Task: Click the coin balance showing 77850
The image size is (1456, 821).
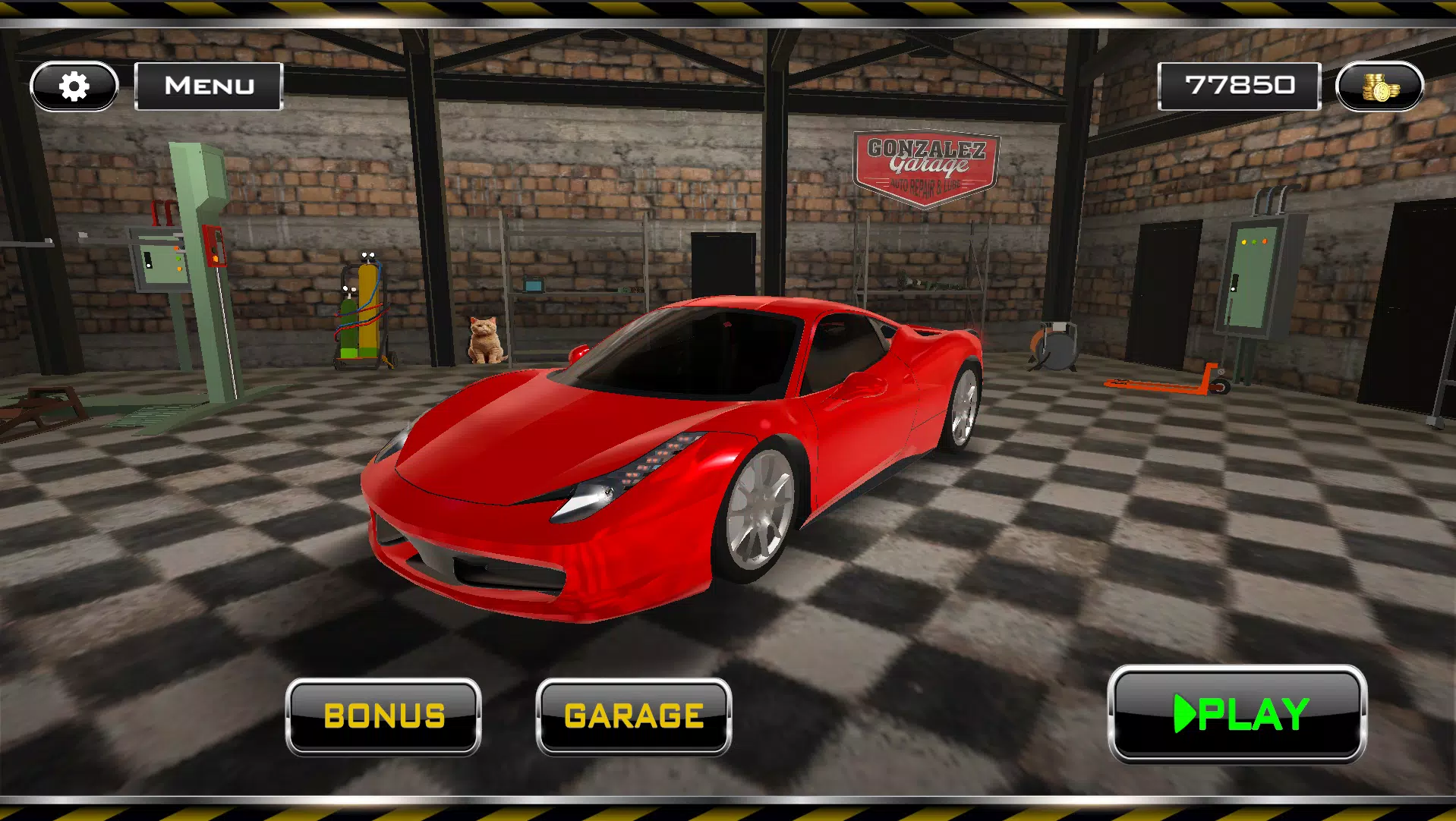Action: coord(1239,84)
